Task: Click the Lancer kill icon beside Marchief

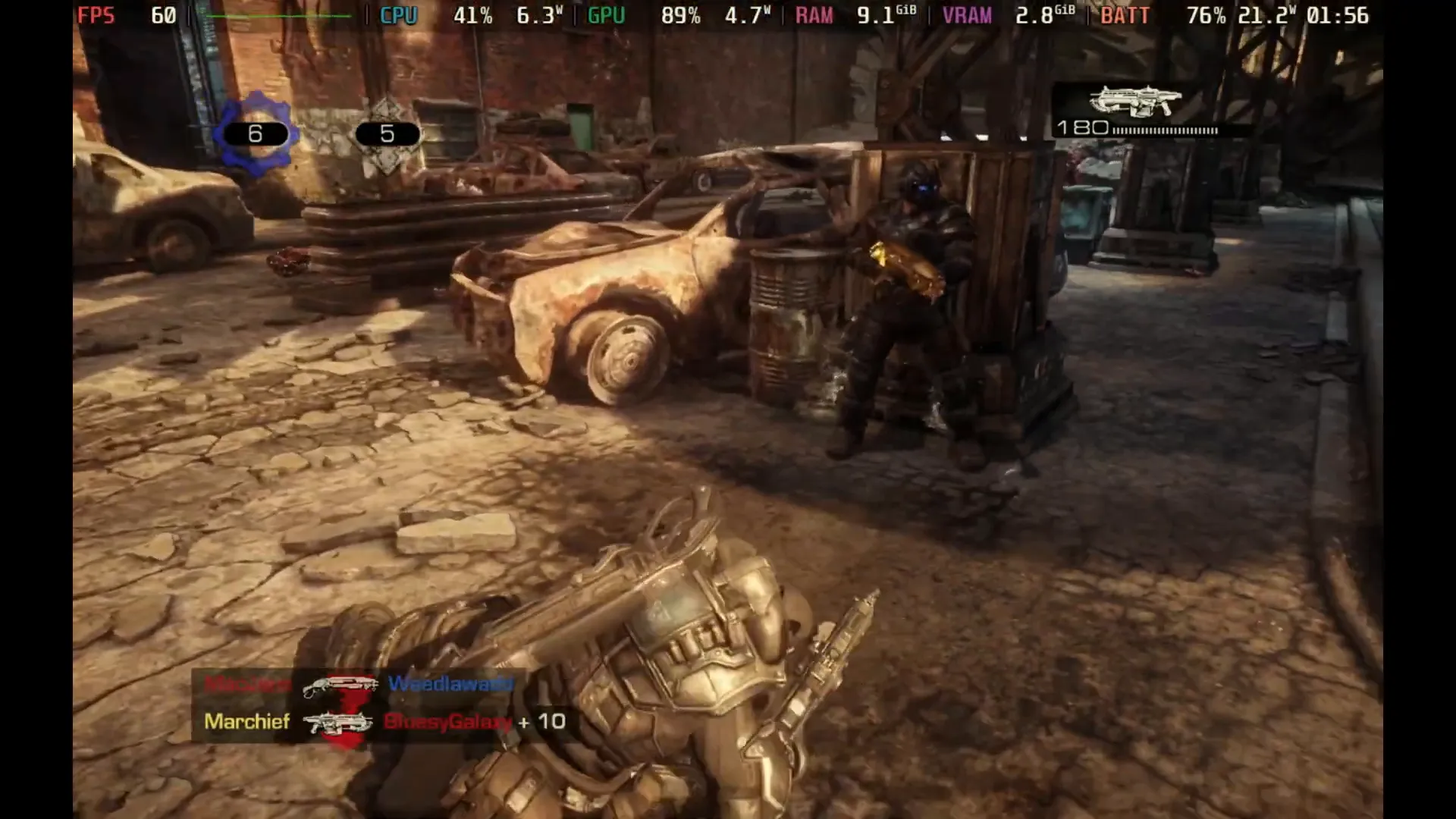Action: (x=337, y=722)
